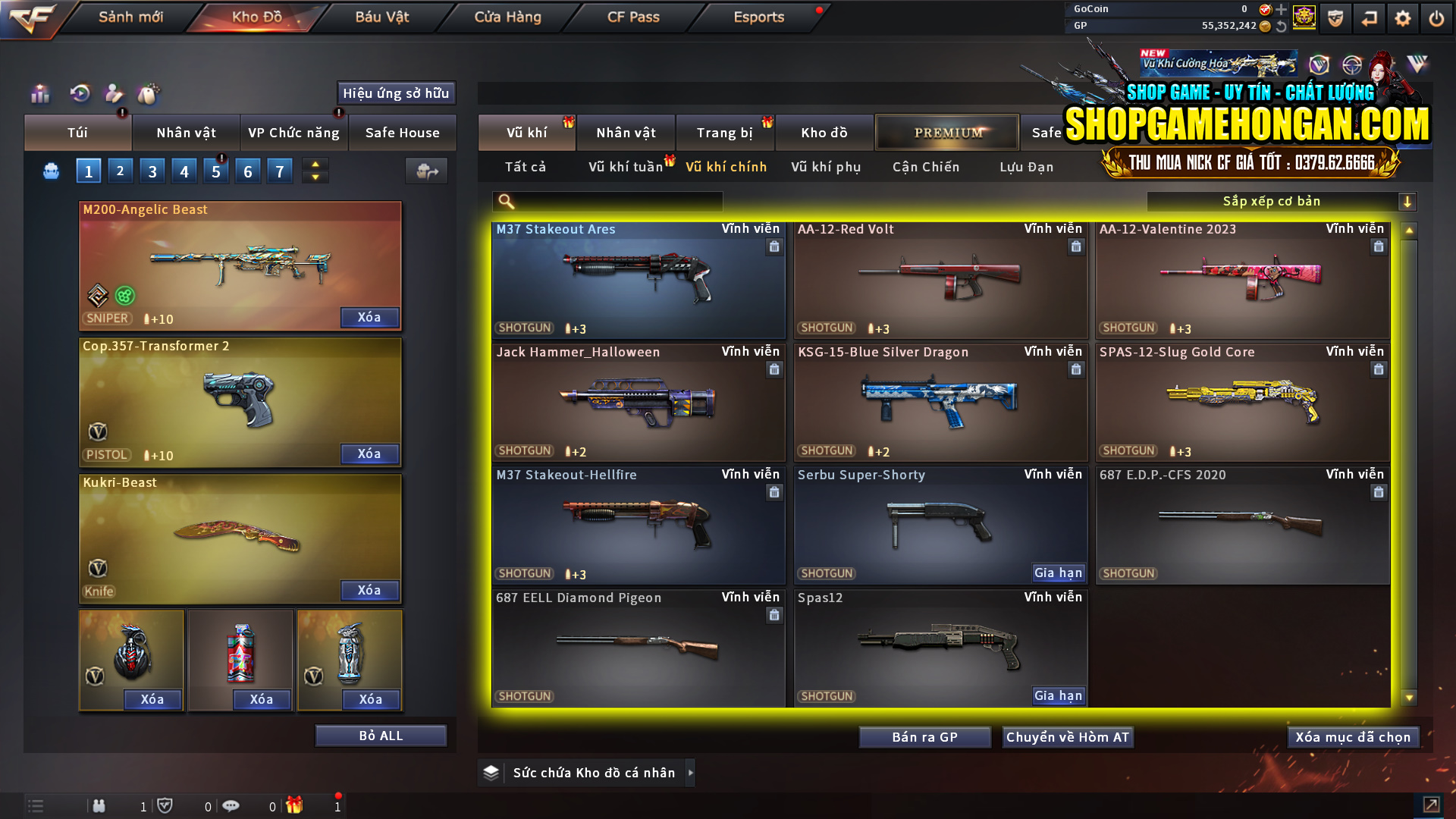Open the gift box icon in bottom bar
1456x819 pixels.
296,806
